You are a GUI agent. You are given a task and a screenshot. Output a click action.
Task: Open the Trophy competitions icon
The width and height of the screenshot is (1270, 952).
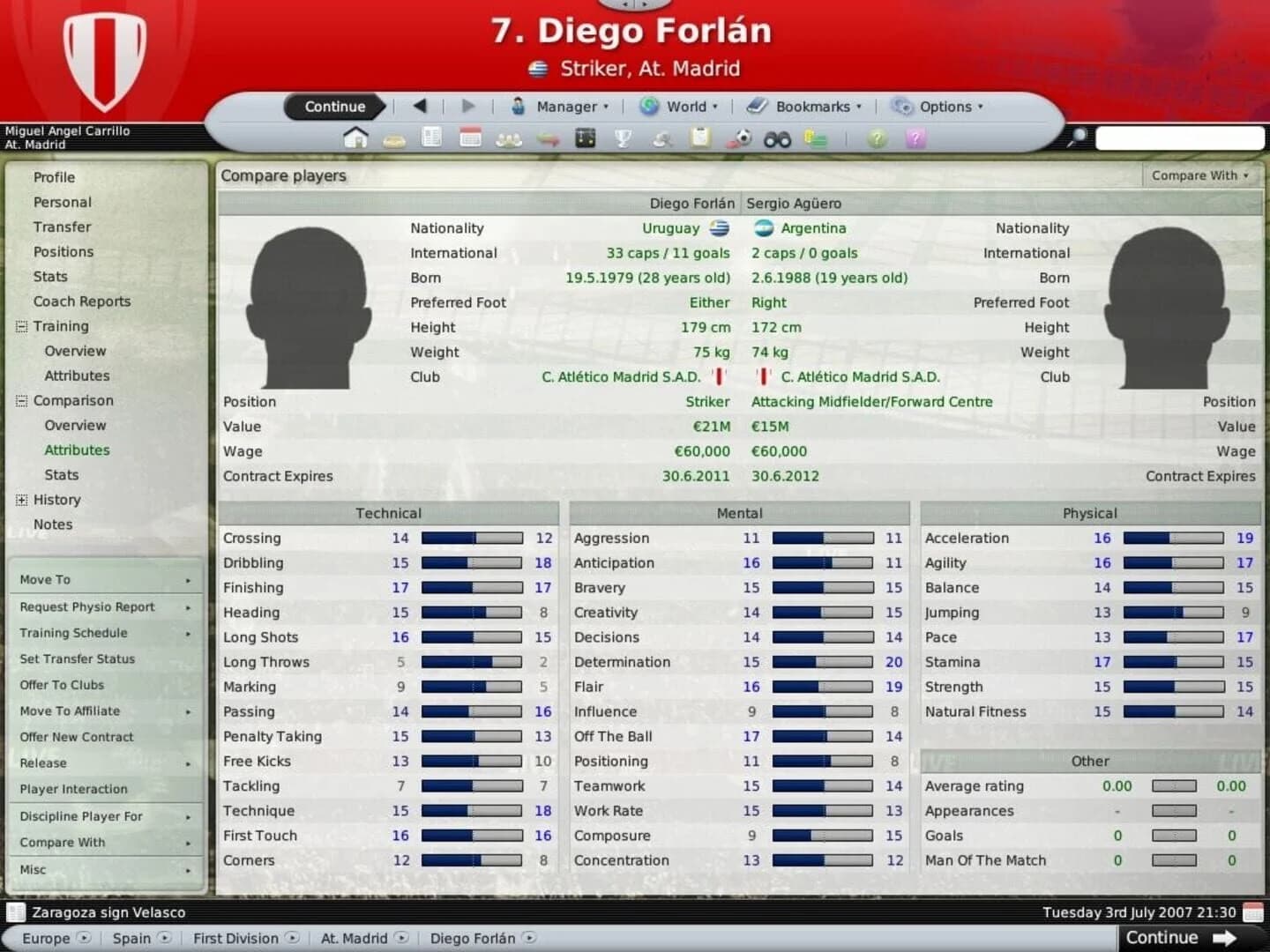[x=622, y=138]
